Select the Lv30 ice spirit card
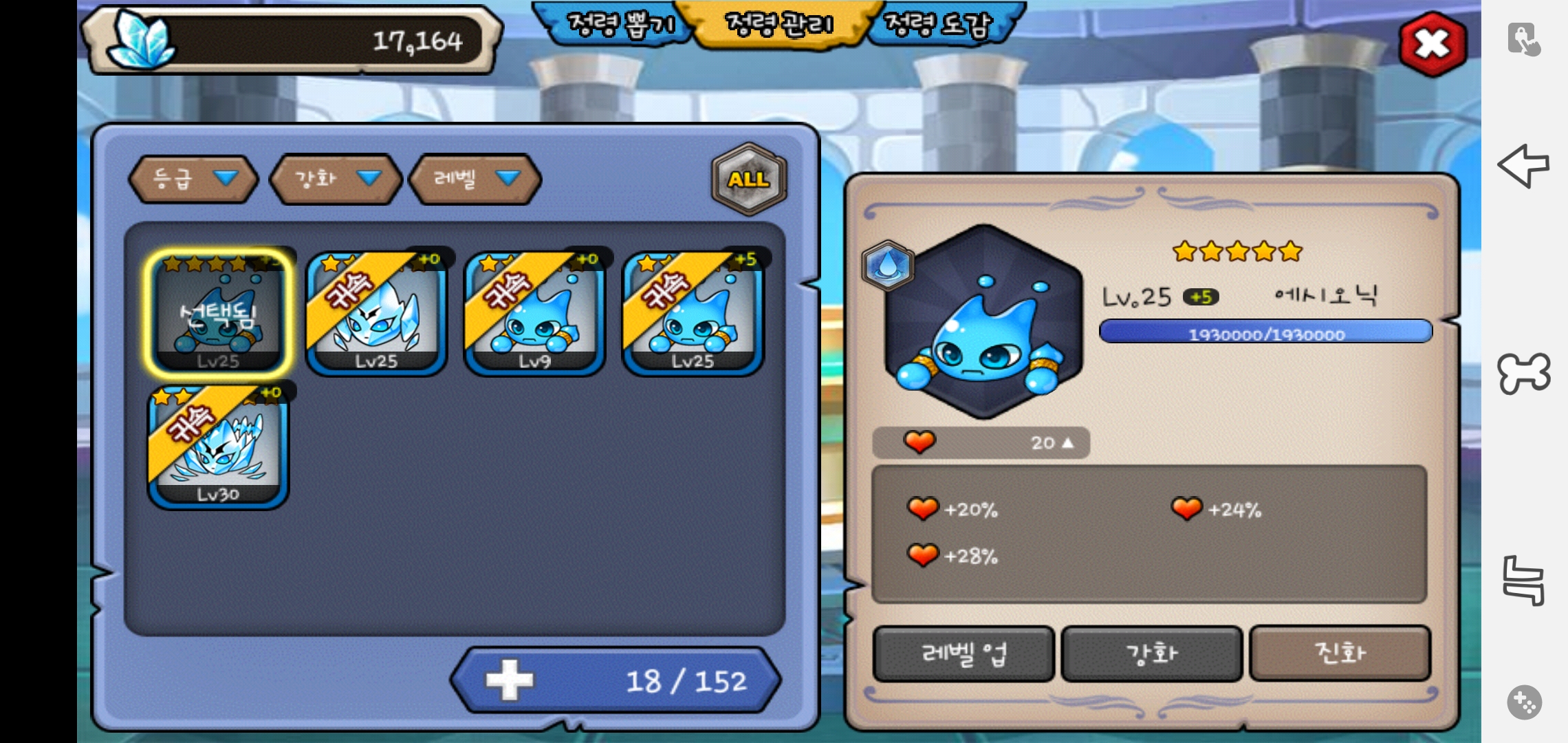The width and height of the screenshot is (1568, 743). click(x=219, y=447)
